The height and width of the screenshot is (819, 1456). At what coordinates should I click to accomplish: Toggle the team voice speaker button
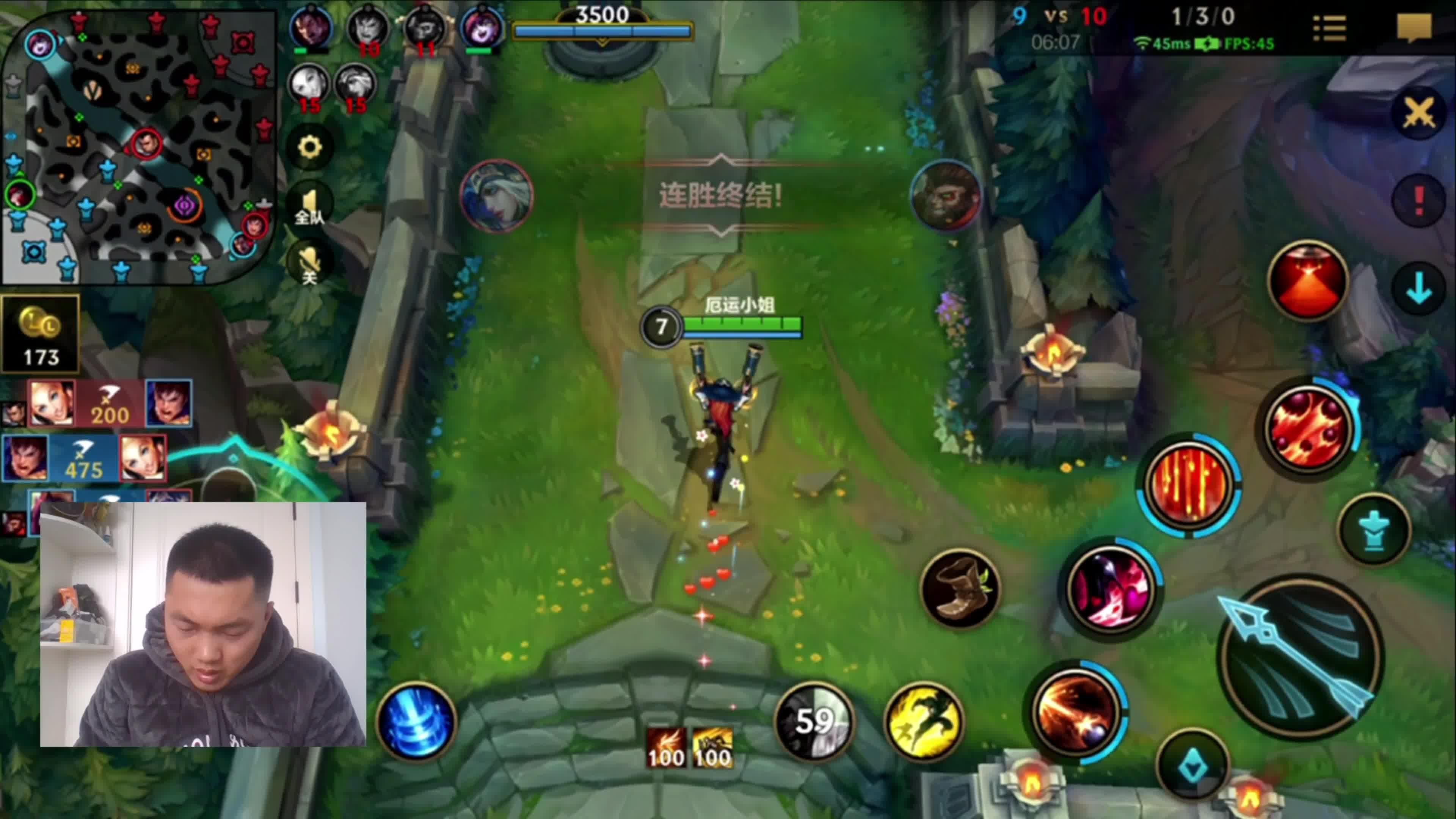tap(310, 206)
